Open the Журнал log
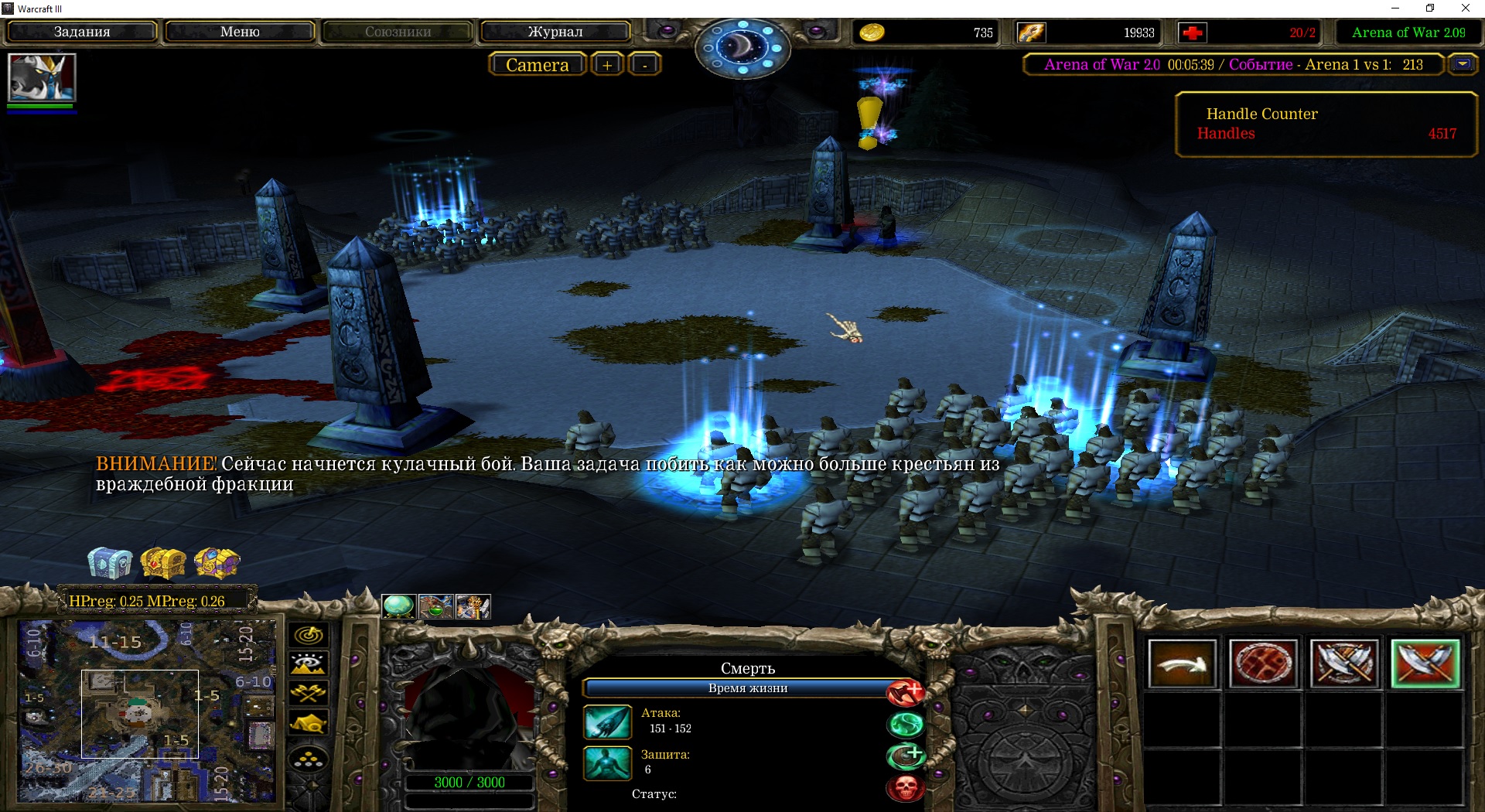1485x812 pixels. click(555, 32)
